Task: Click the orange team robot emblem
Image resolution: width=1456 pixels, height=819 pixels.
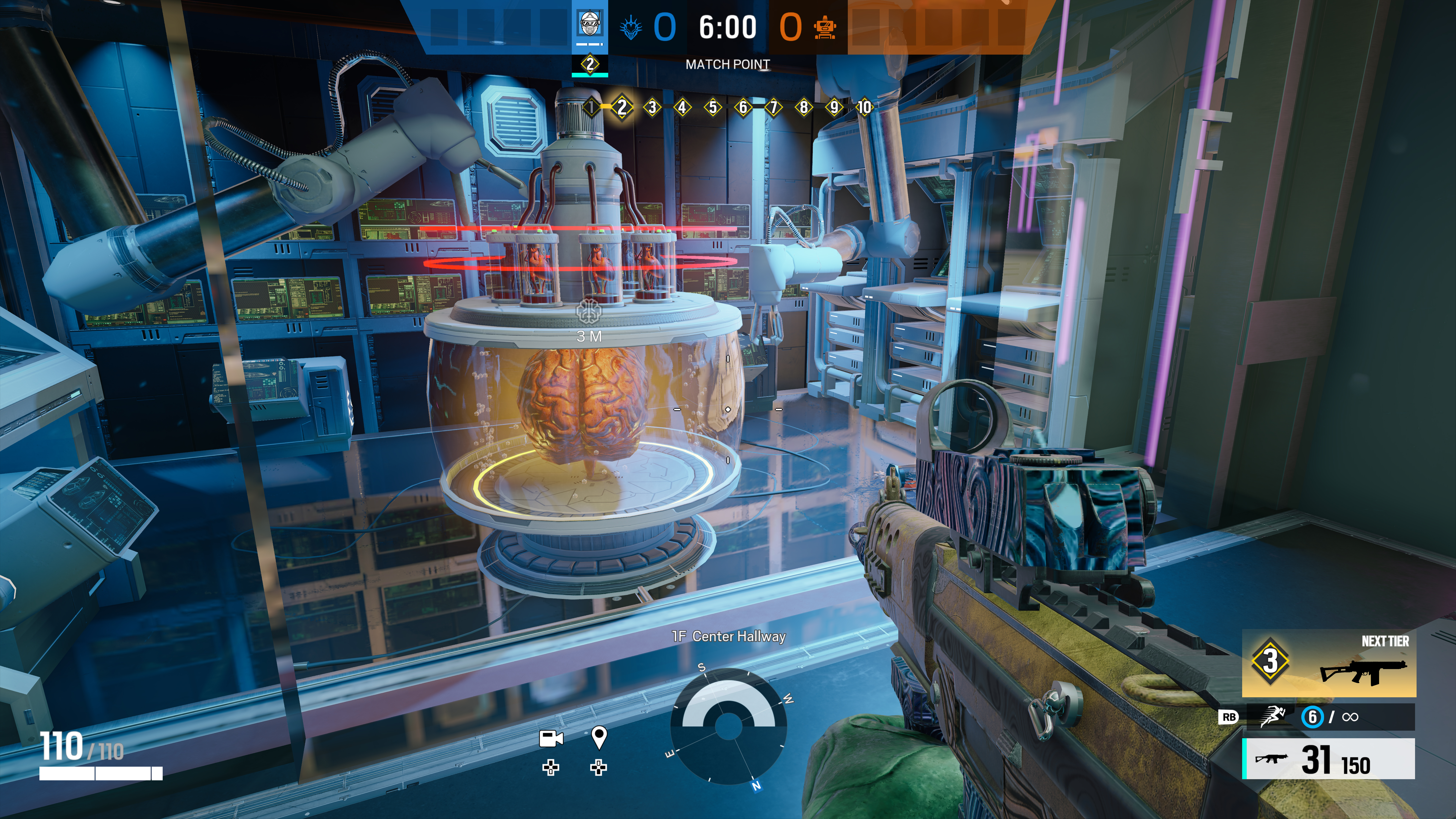Action: coord(825,27)
